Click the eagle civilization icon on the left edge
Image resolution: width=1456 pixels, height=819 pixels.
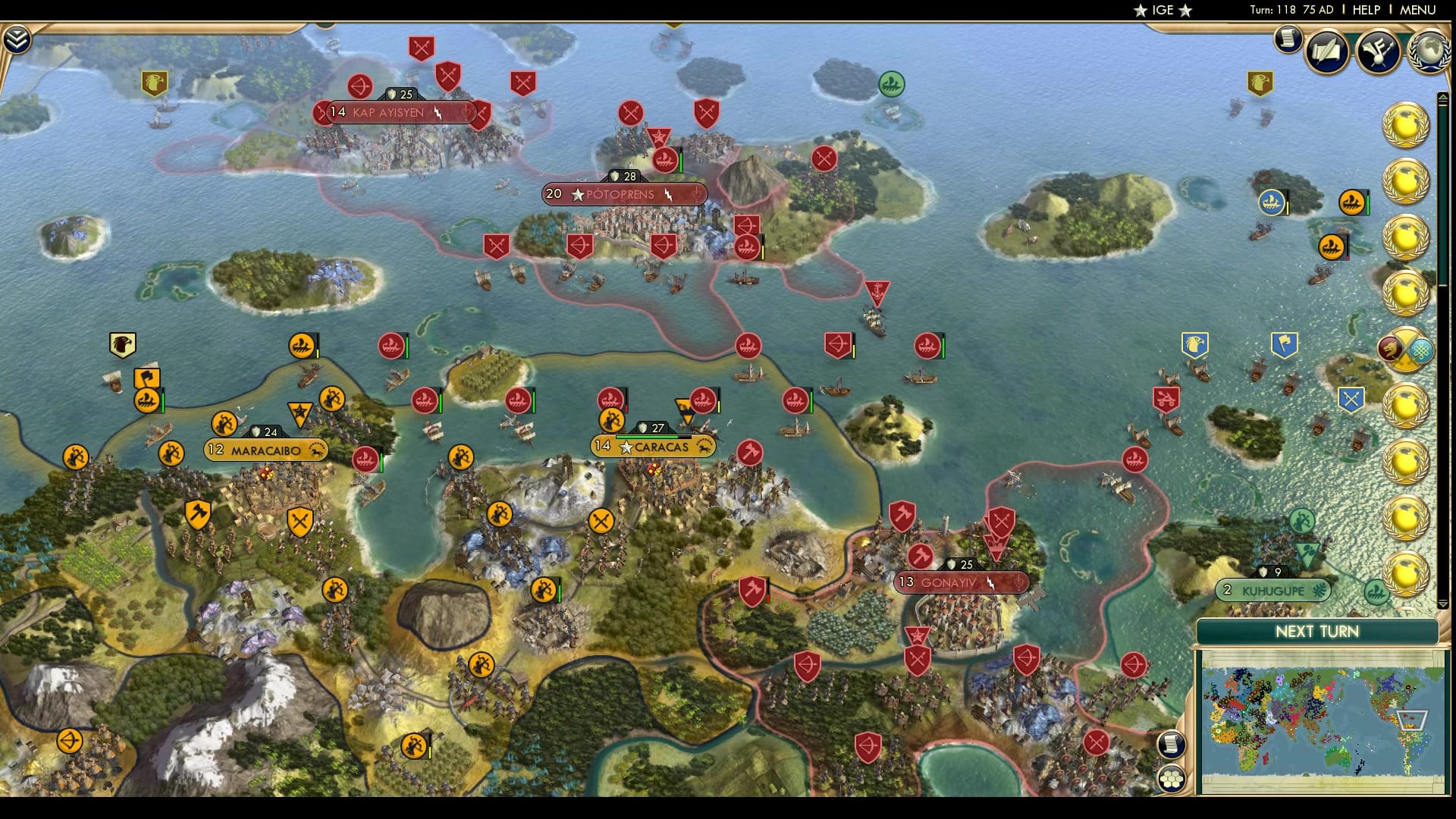pos(121,343)
